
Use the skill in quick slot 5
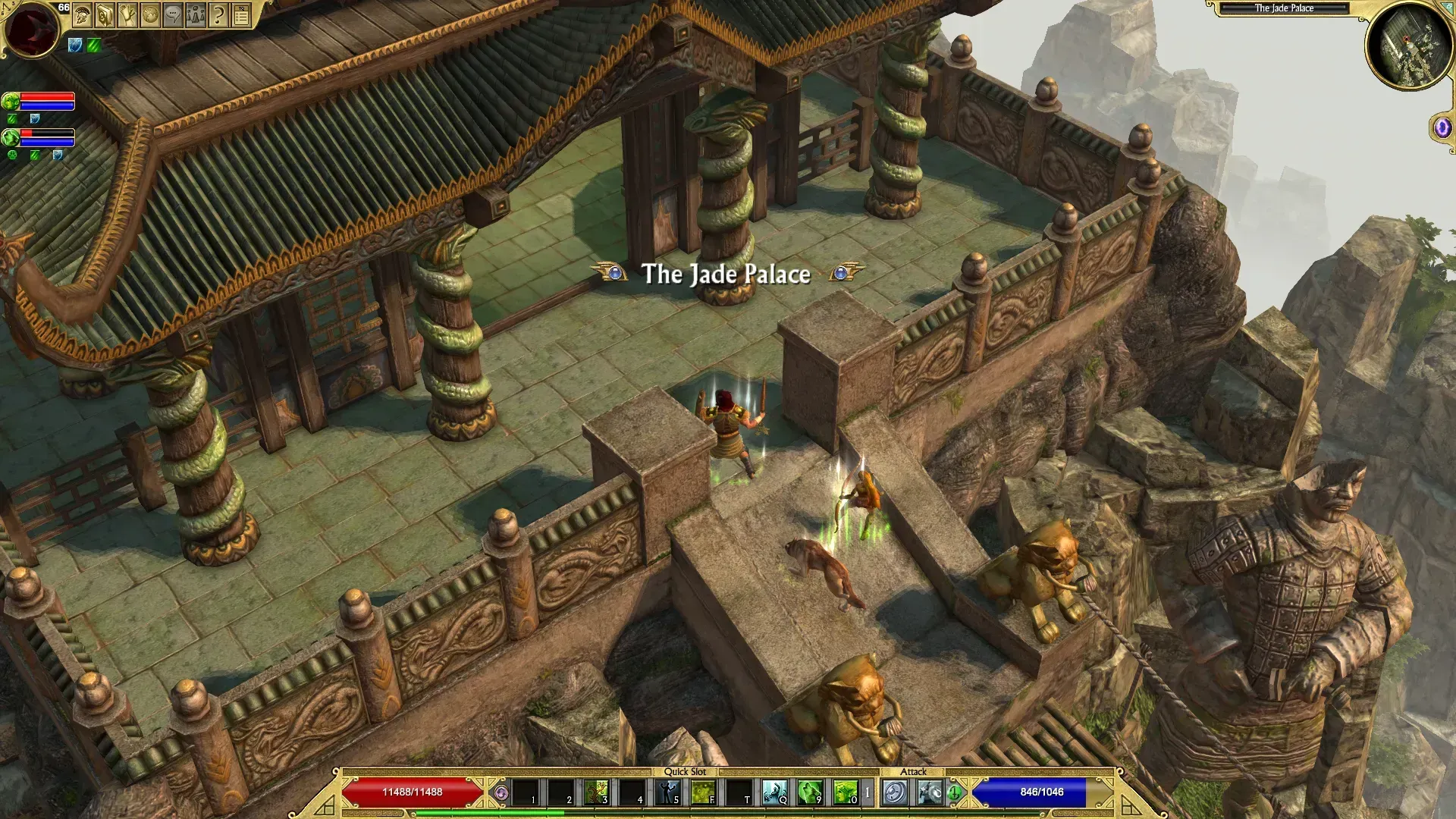pos(667,792)
